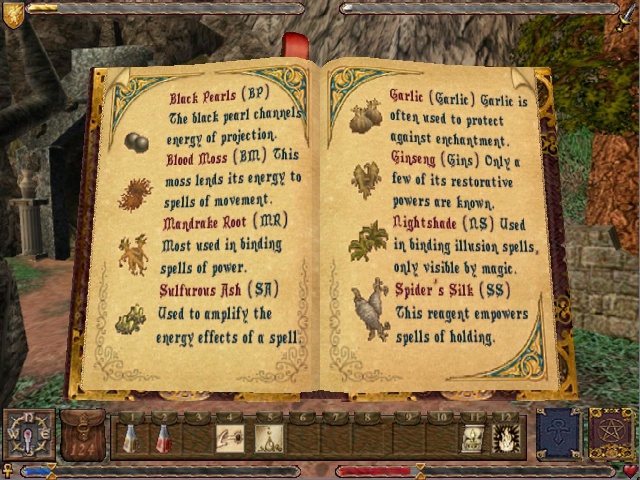The image size is (640, 480).
Task: Activate the flame spell in slot 12
Action: (504, 438)
